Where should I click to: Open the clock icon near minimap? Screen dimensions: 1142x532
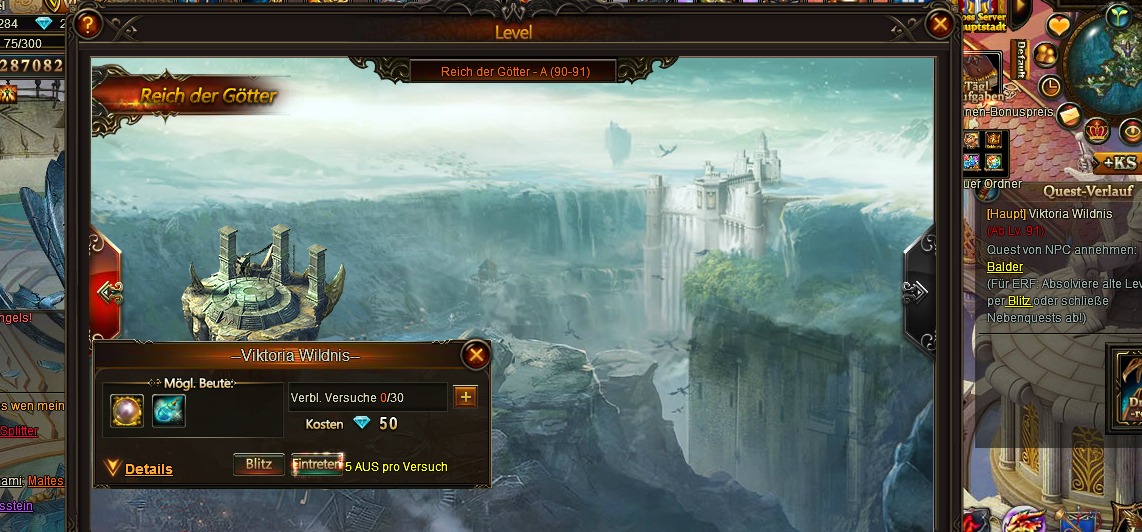[x=1049, y=85]
